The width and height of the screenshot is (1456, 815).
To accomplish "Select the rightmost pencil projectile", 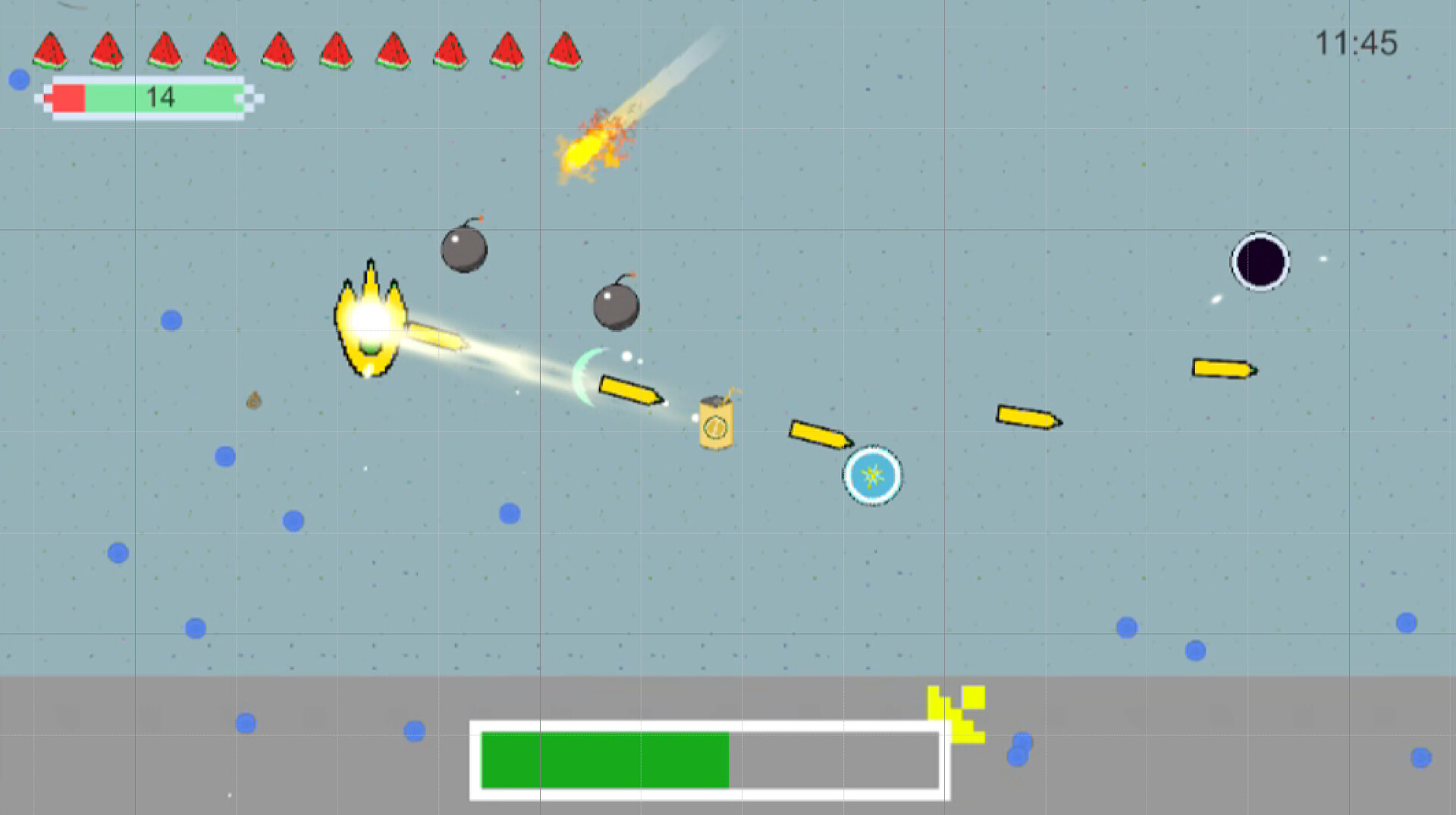I will pyautogui.click(x=1222, y=368).
